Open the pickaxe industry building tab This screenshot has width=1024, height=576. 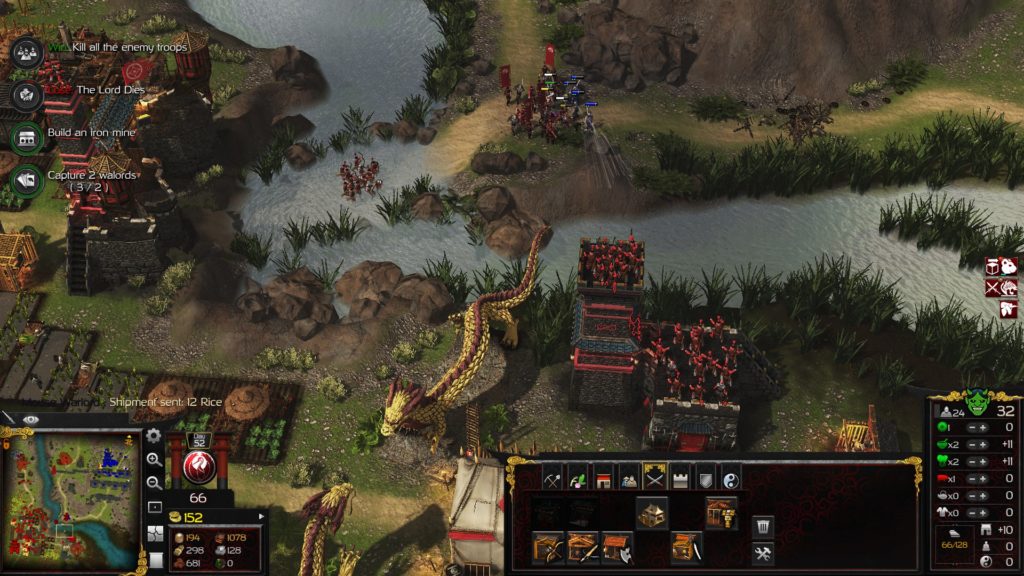(551, 478)
